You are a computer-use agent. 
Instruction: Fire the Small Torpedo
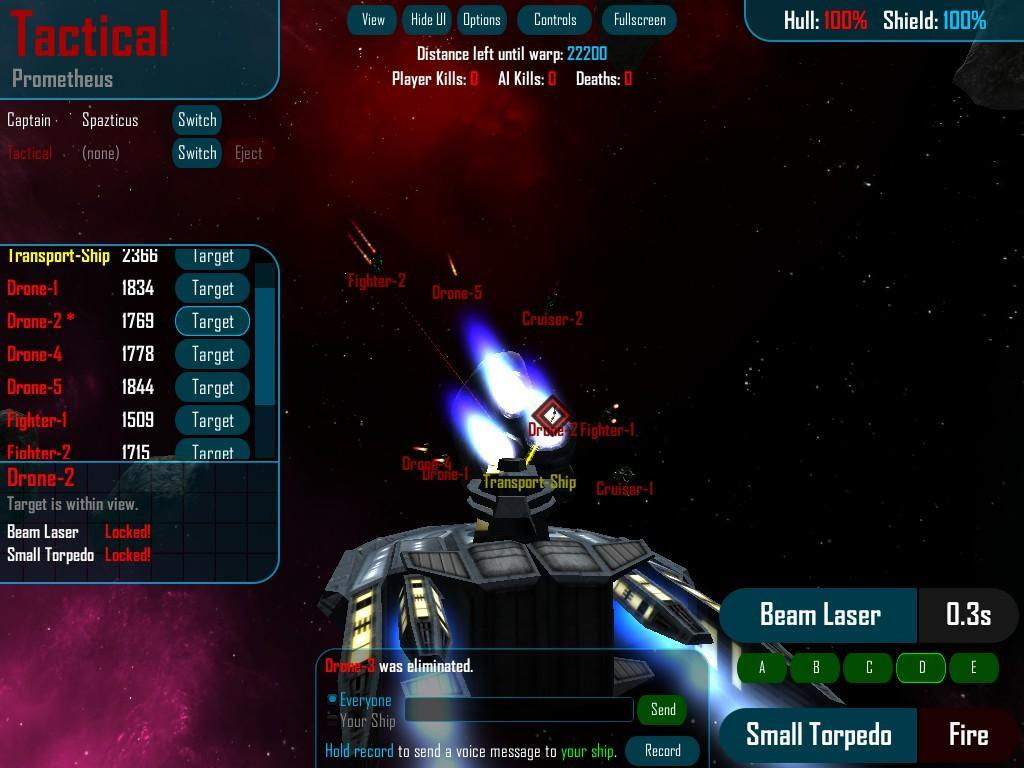[x=967, y=735]
